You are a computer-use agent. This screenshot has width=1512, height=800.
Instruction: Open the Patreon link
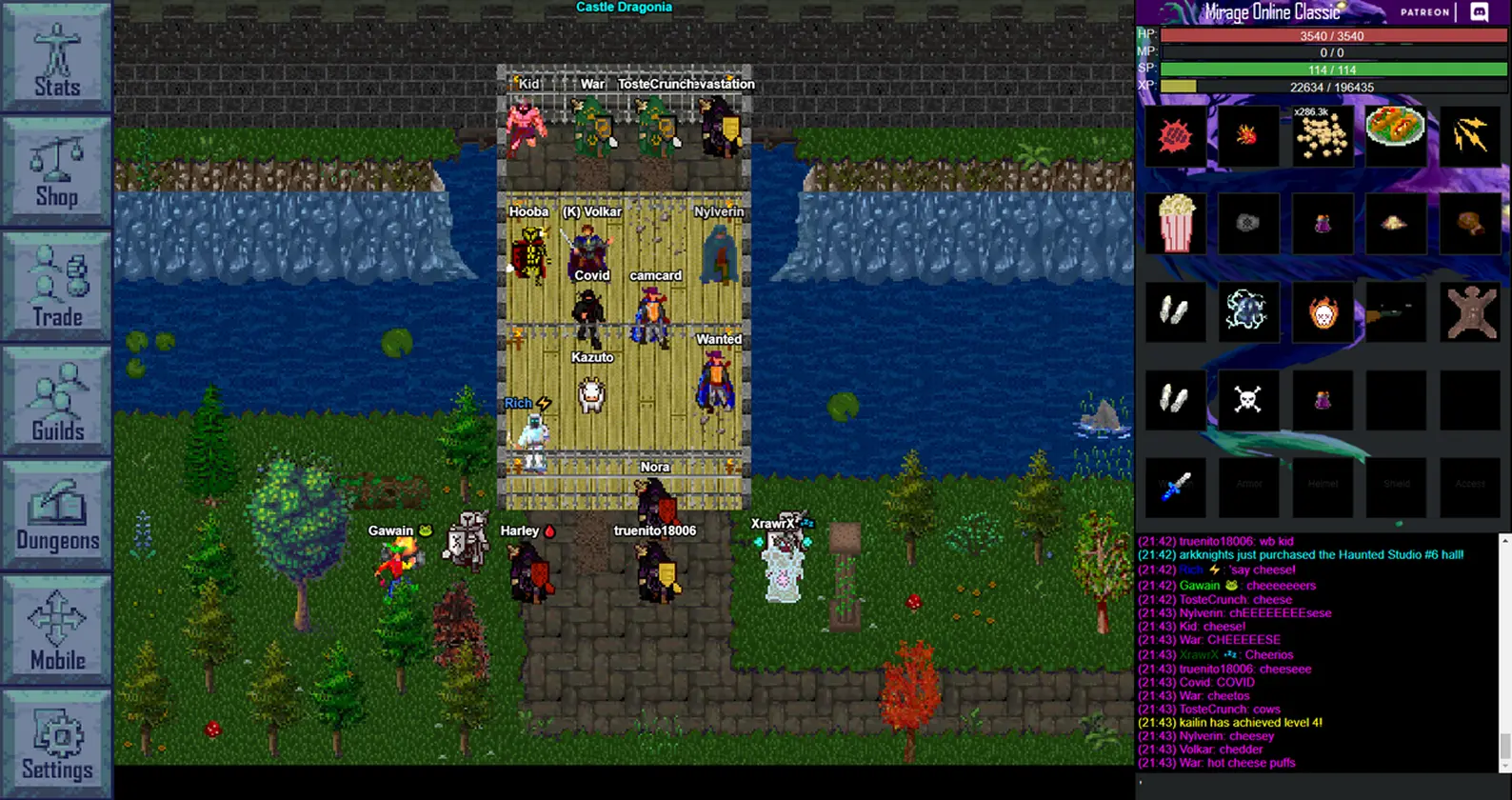tap(1424, 12)
